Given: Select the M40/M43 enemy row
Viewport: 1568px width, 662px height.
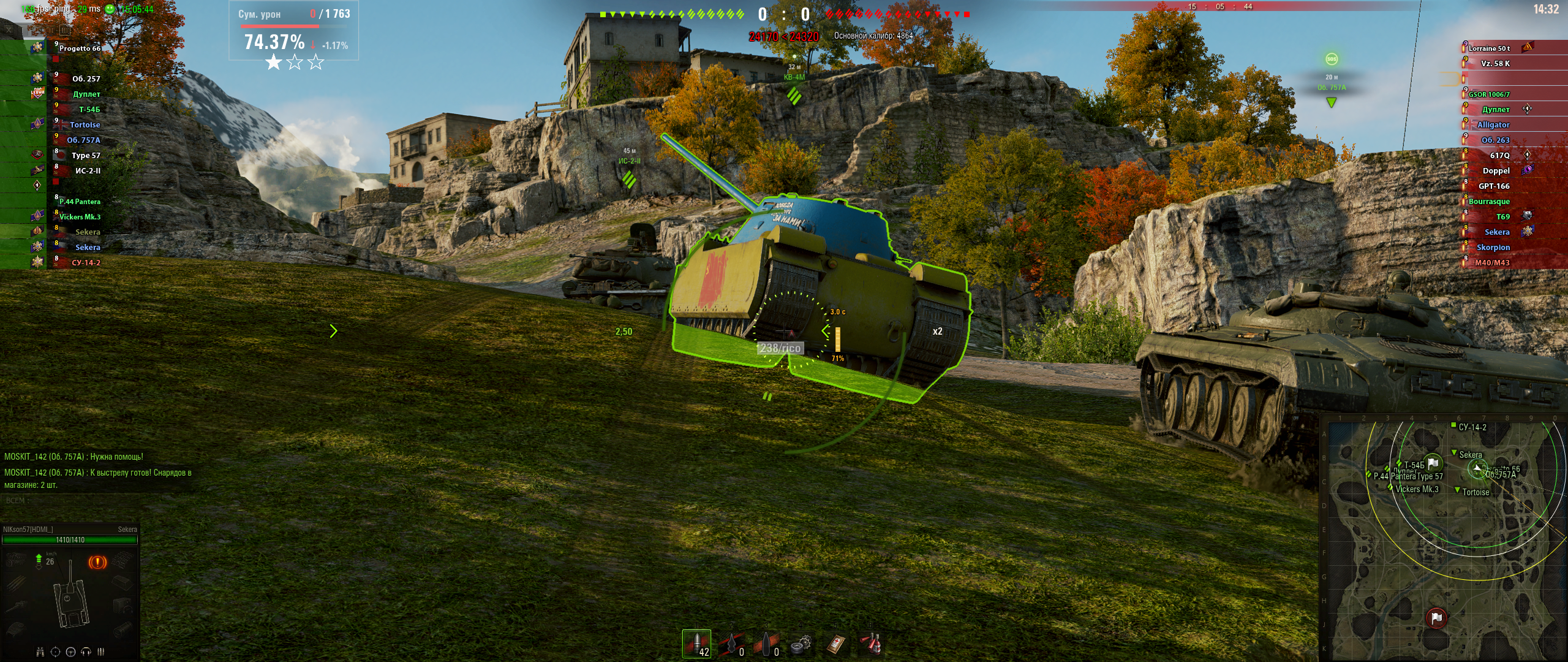Looking at the screenshot, I should tap(1491, 263).
